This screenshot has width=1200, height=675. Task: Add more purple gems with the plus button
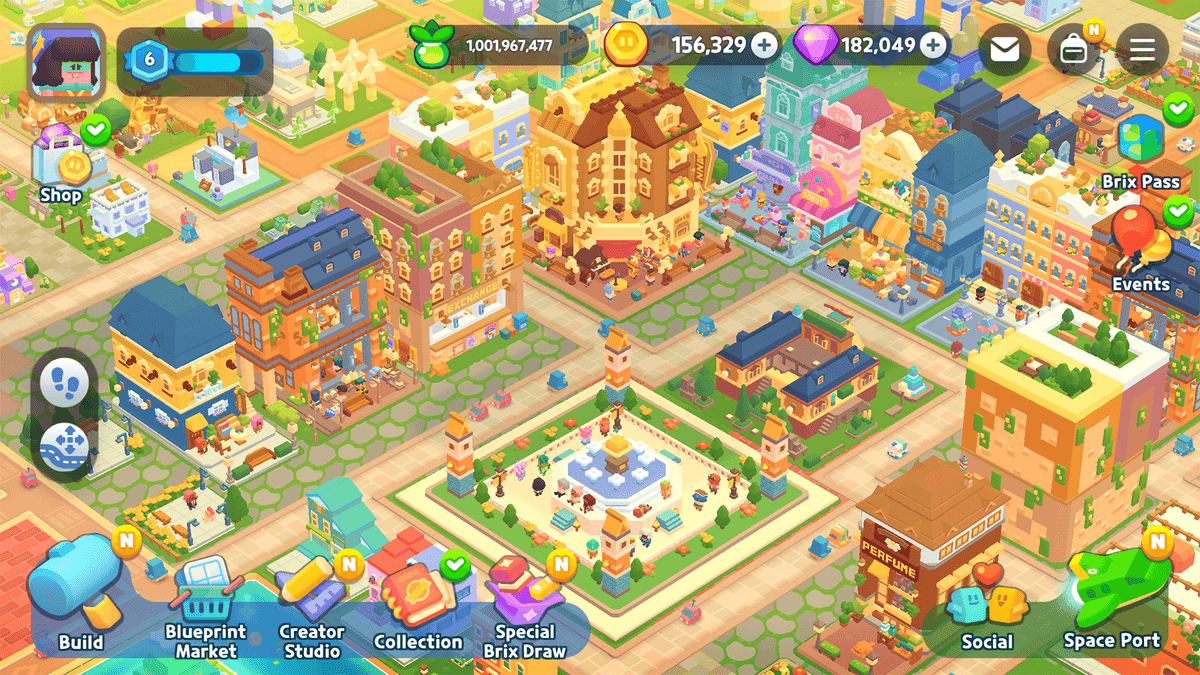click(x=933, y=46)
